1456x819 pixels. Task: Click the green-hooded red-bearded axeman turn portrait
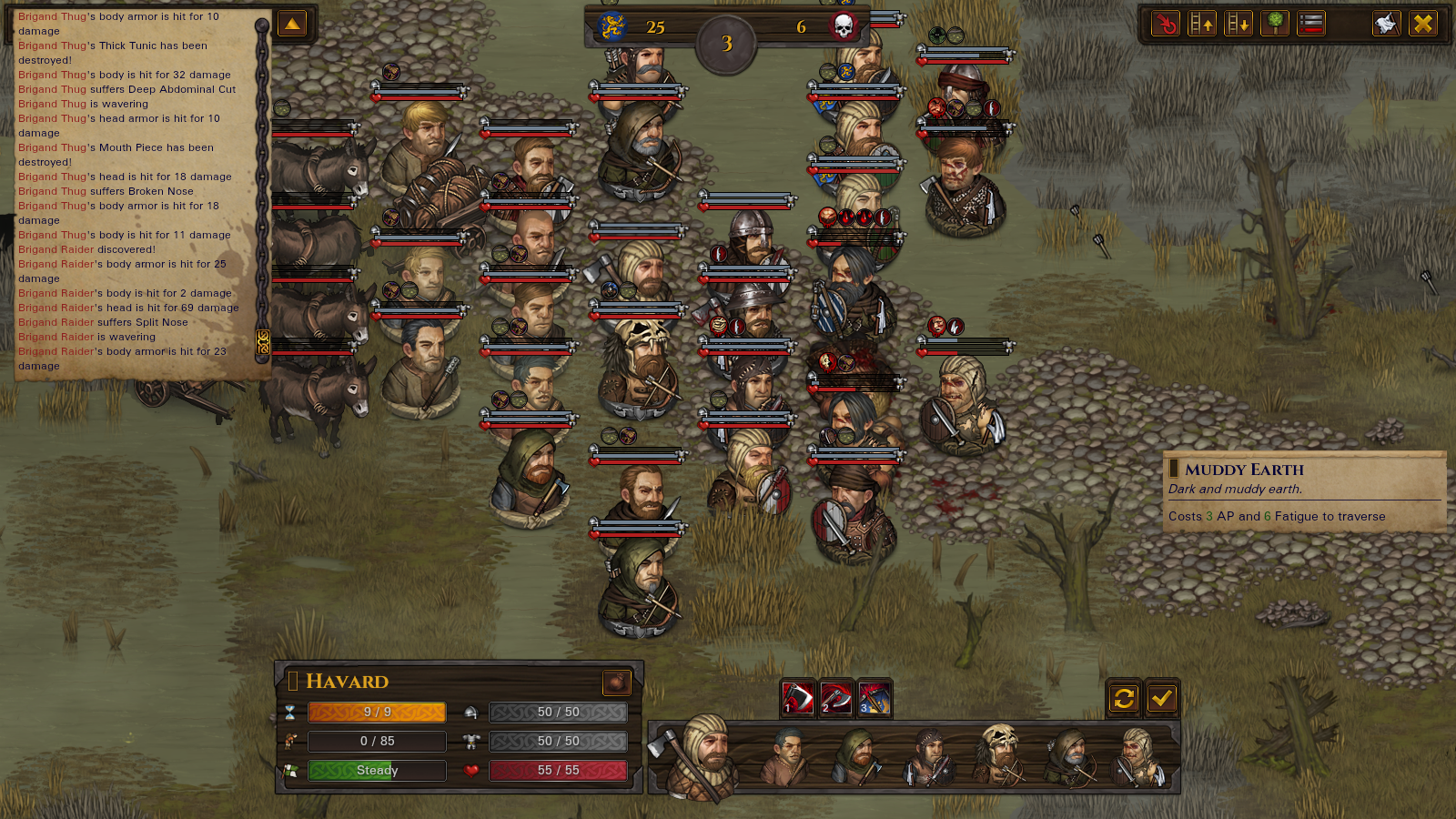click(x=855, y=755)
